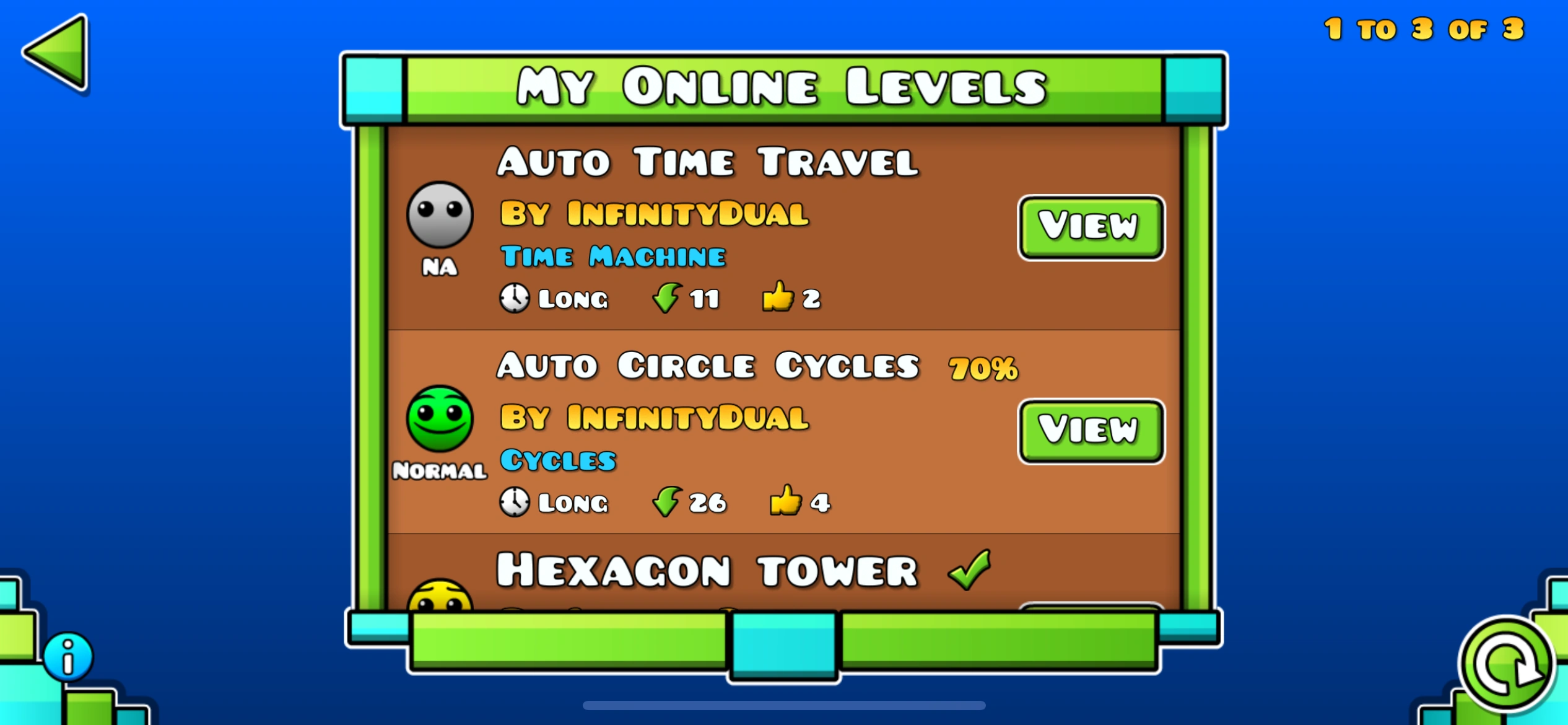Click the thumbs up icon showing 2 likes
The width and height of the screenshot is (1568, 725).
coord(779,297)
